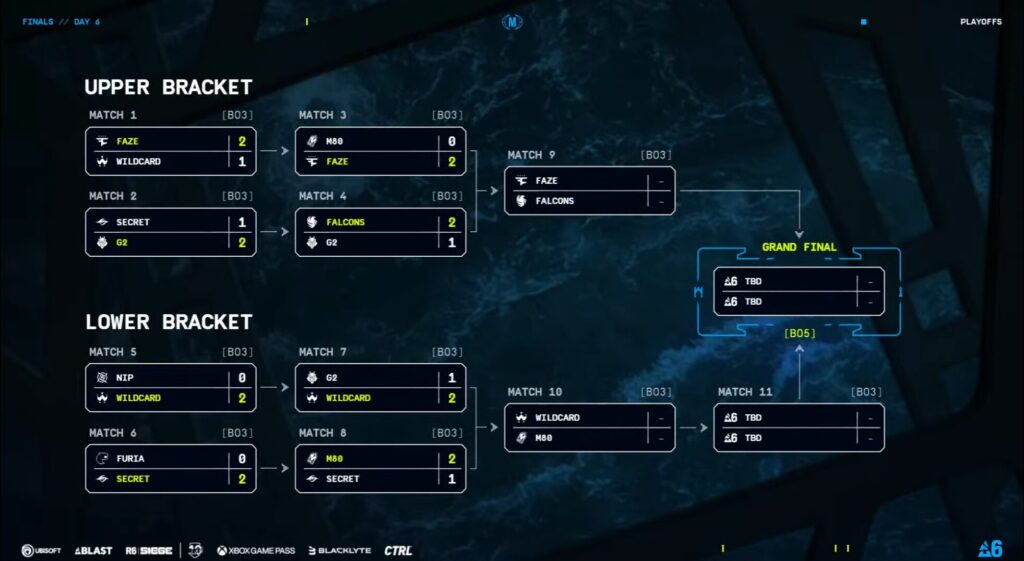Select the Match 6 Furia vs Secret box
Viewport: 1024px width, 561px height.
[x=170, y=468]
